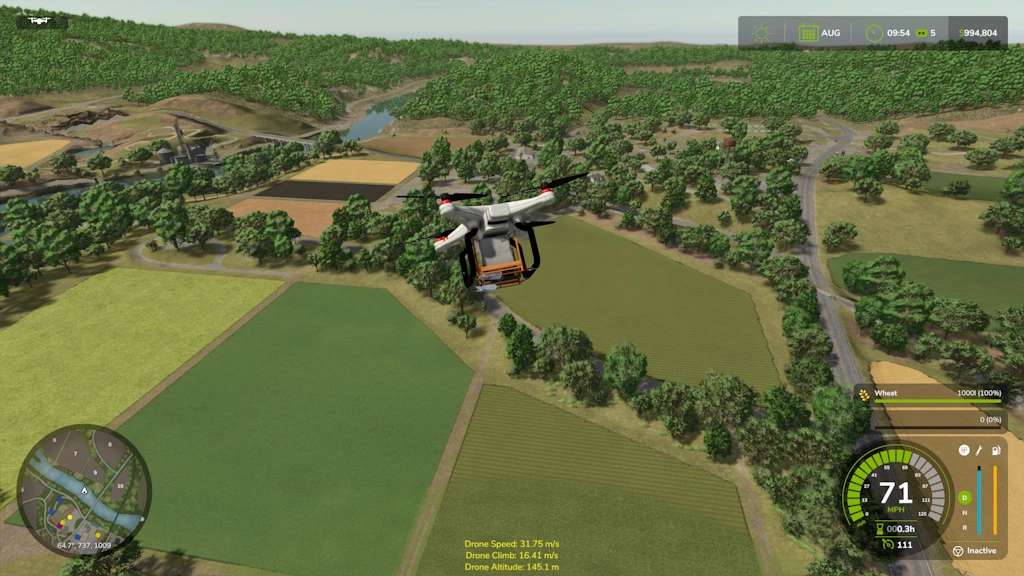Open the circular minimap

(x=84, y=491)
